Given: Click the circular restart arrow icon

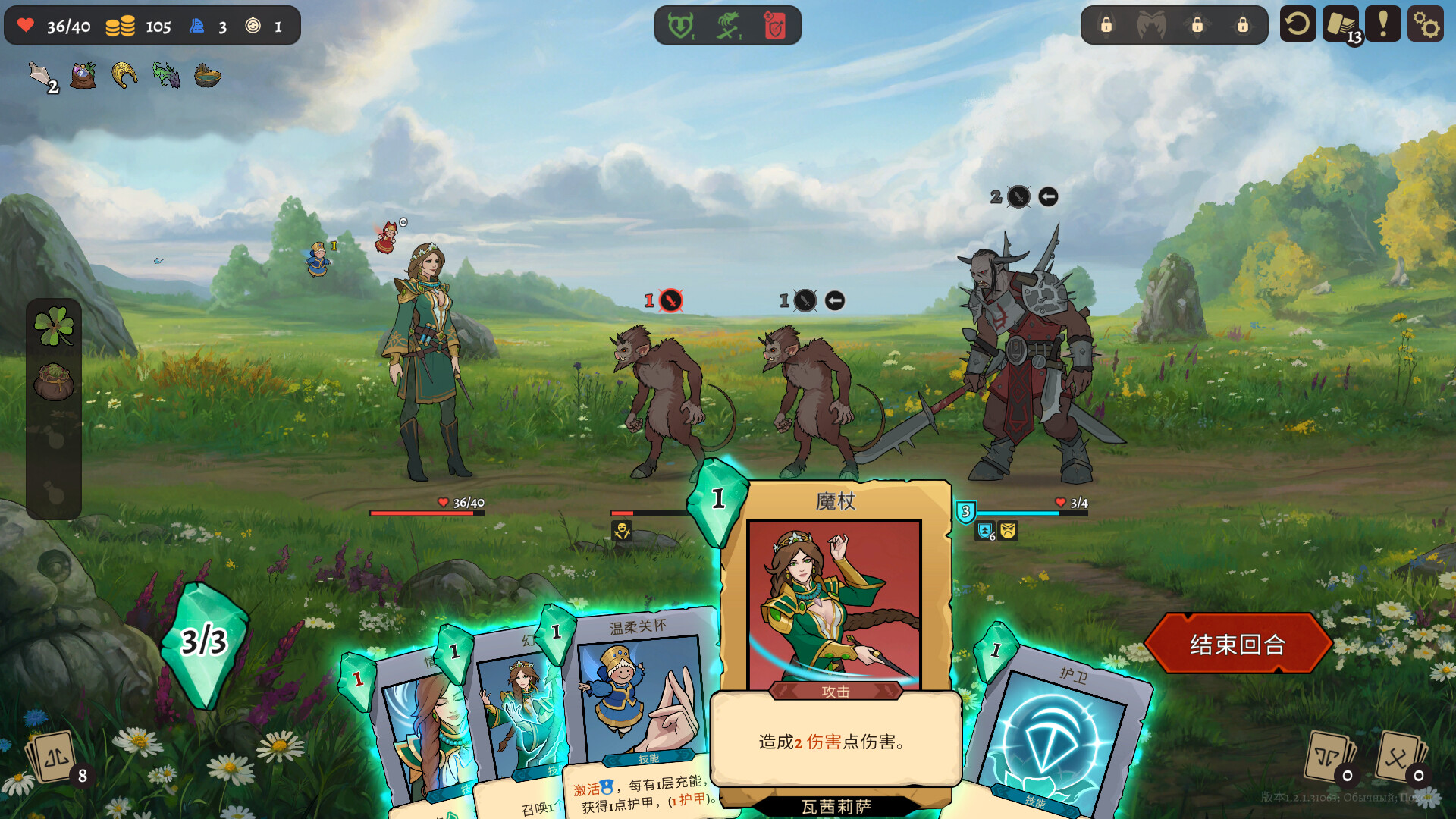Looking at the screenshot, I should pos(1298,24).
